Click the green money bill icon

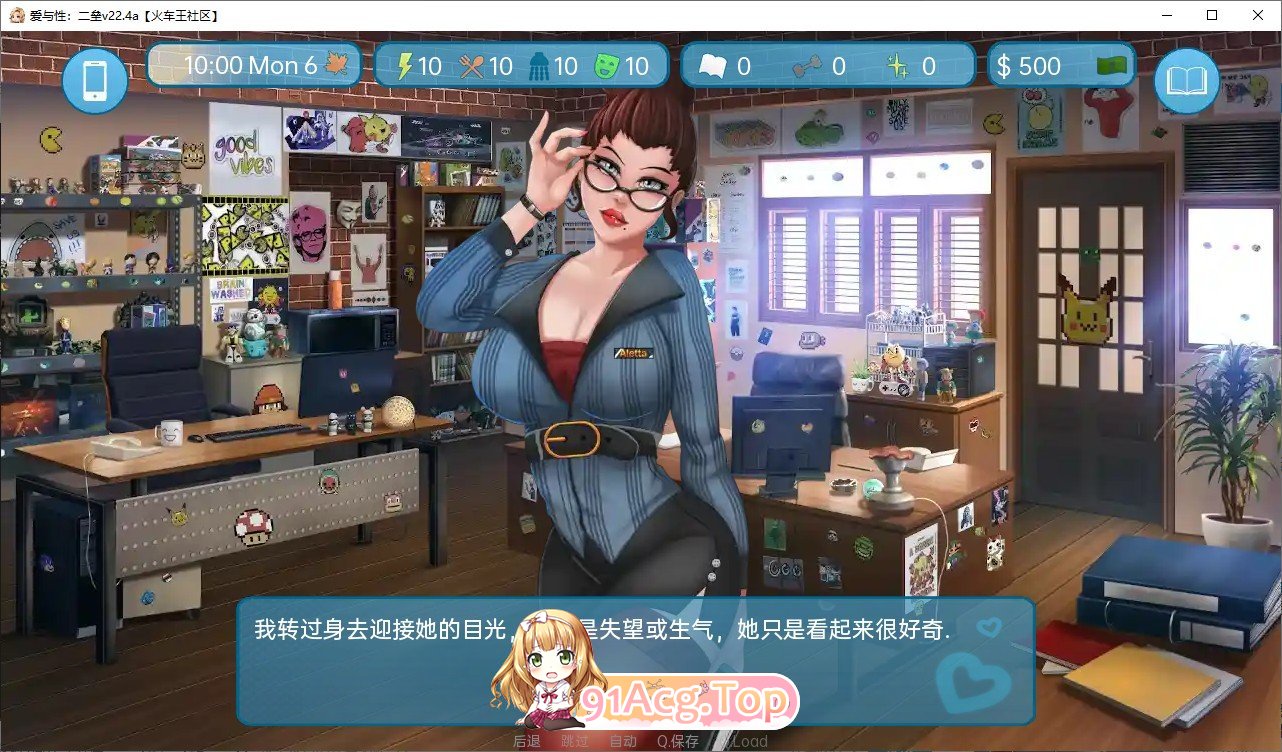coord(1113,63)
